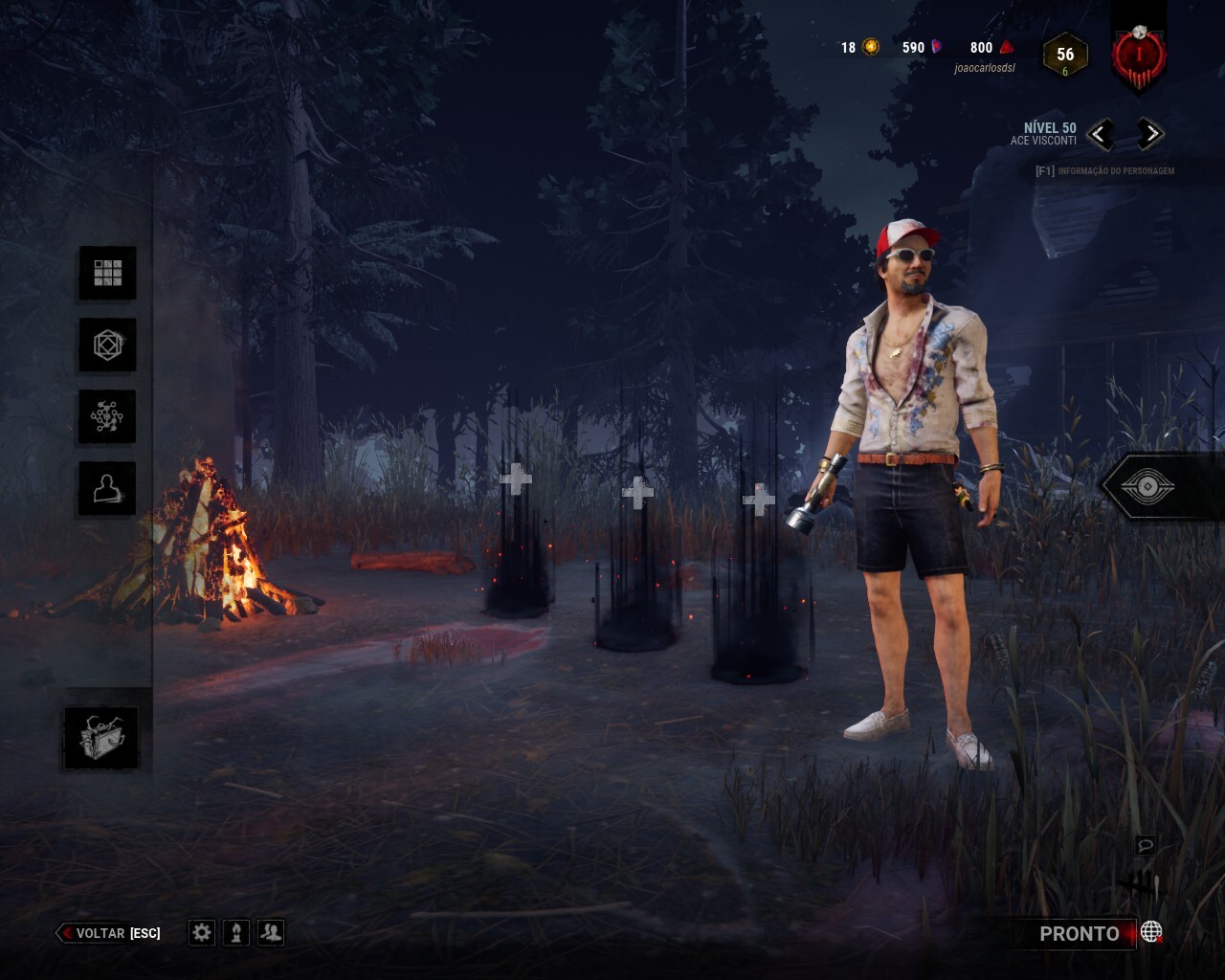
Task: Open the character silhouette menu
Action: click(x=107, y=488)
